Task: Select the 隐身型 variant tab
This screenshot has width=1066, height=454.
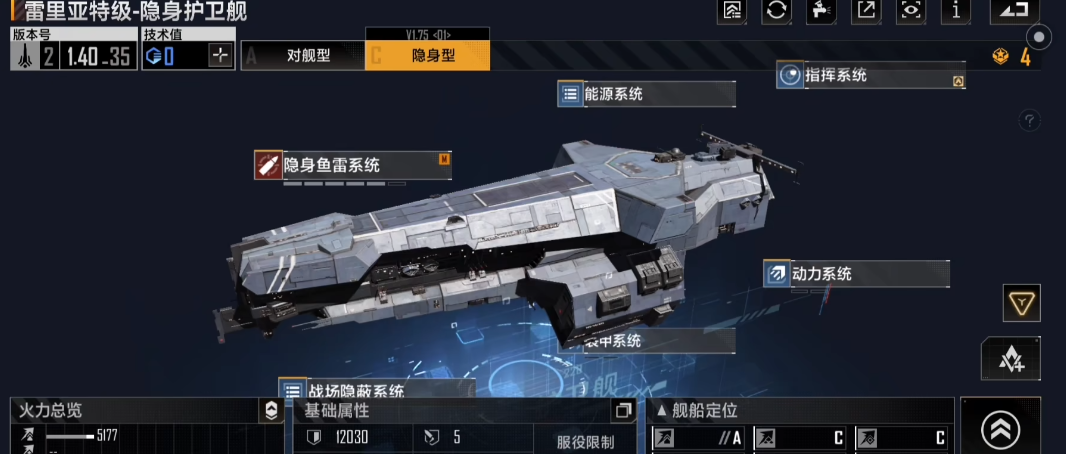Action: tap(428, 56)
